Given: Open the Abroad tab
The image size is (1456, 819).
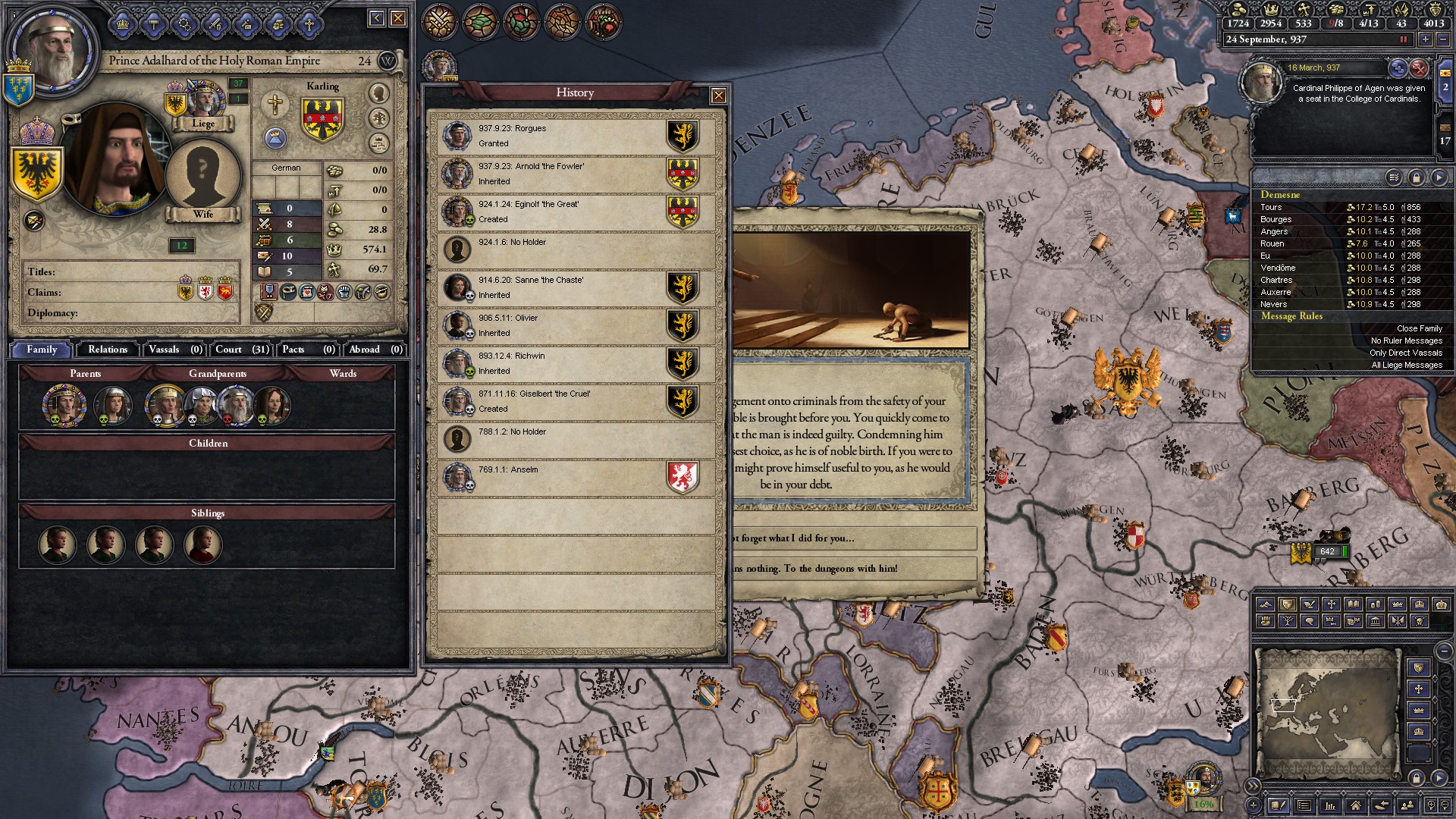Looking at the screenshot, I should coord(375,350).
